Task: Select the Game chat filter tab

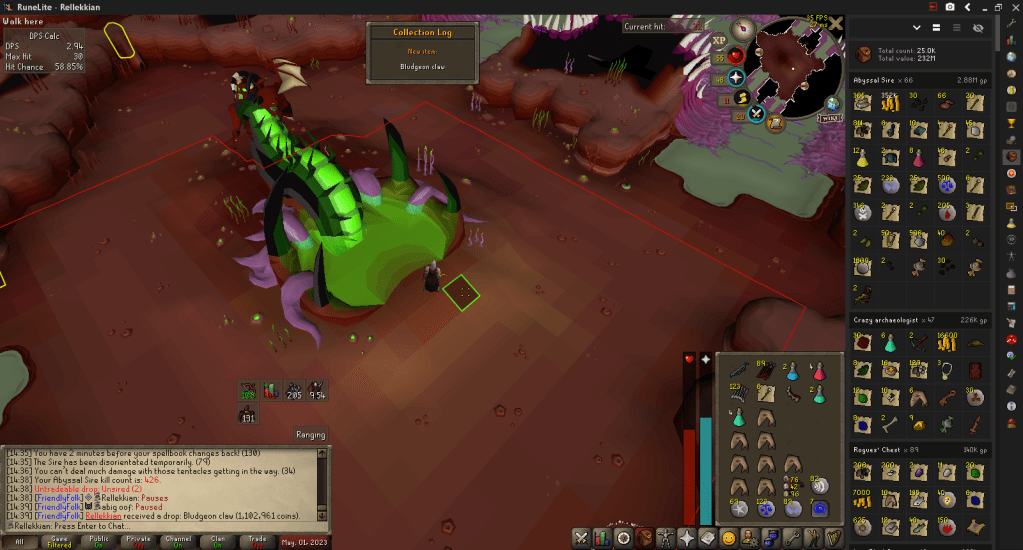Action: point(59,541)
